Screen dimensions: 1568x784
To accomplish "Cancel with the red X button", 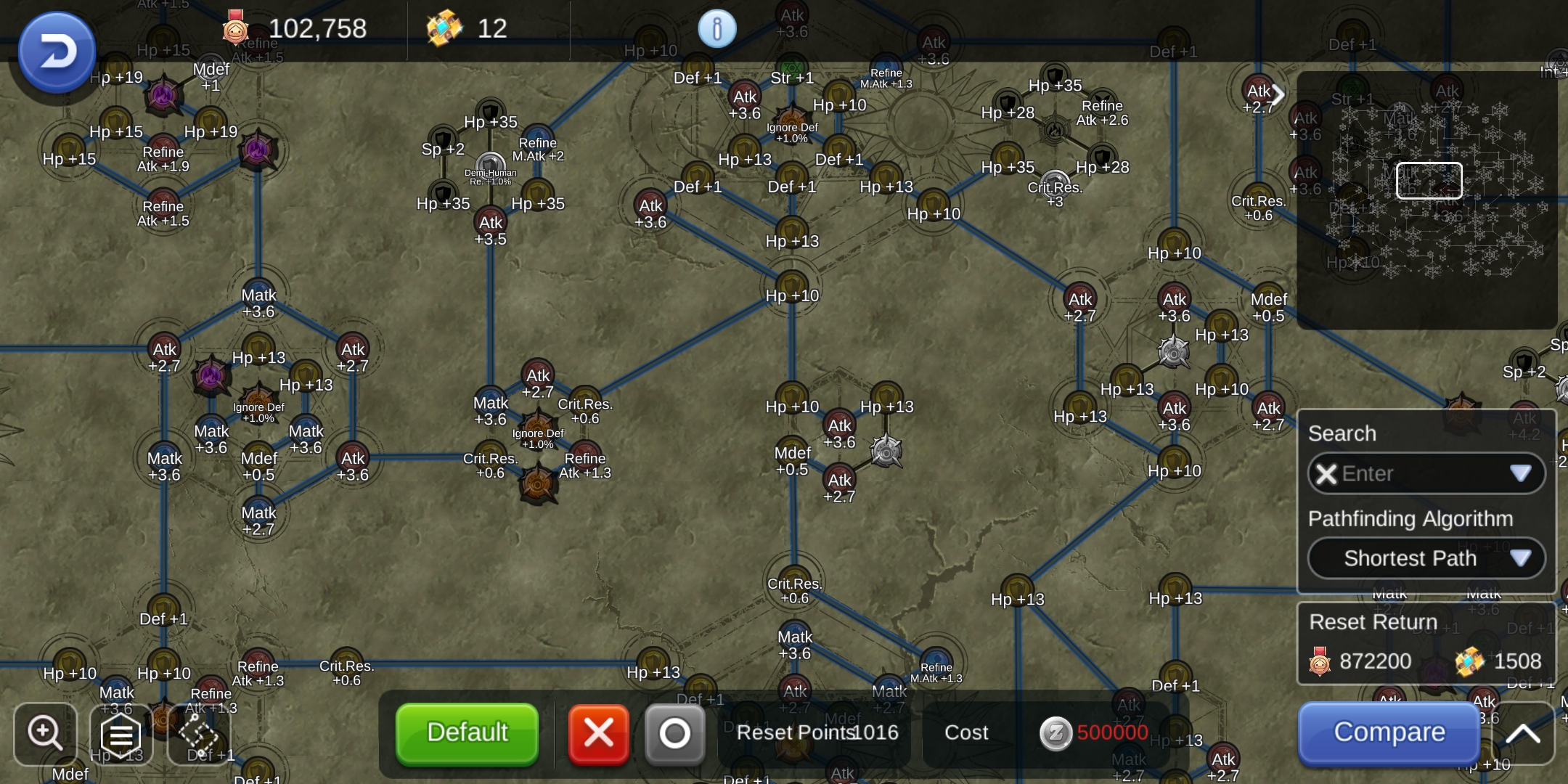I will [x=598, y=733].
